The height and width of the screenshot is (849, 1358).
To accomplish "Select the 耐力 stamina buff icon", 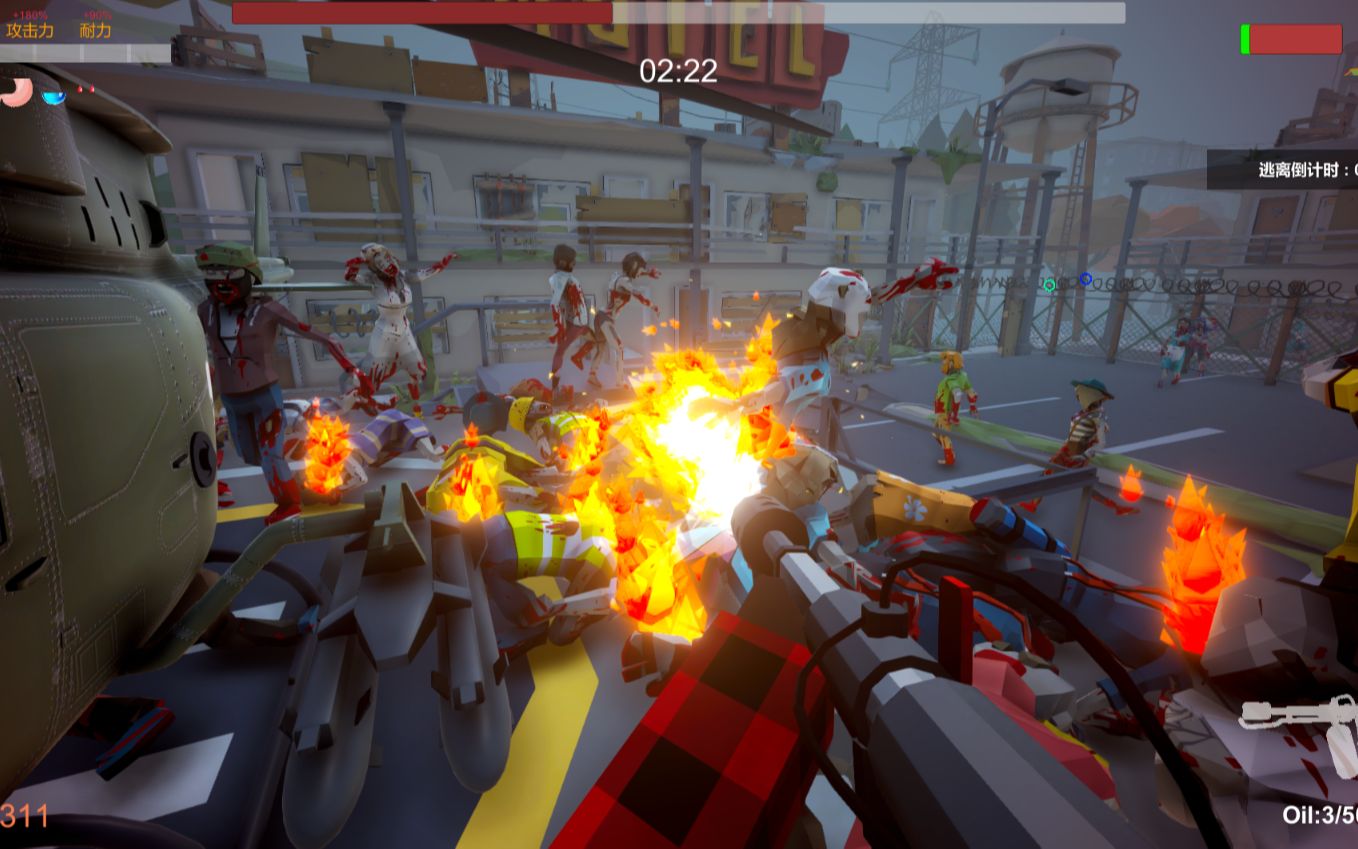I will [x=95, y=30].
